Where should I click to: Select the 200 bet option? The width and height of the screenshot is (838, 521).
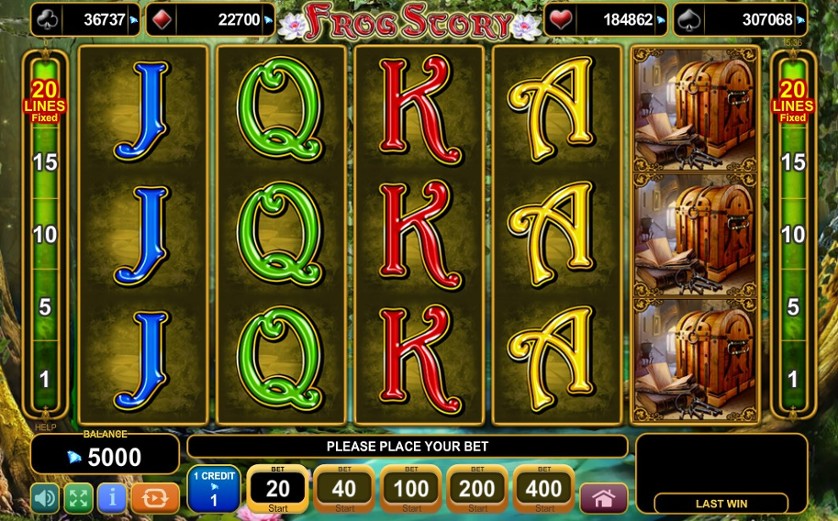476,488
